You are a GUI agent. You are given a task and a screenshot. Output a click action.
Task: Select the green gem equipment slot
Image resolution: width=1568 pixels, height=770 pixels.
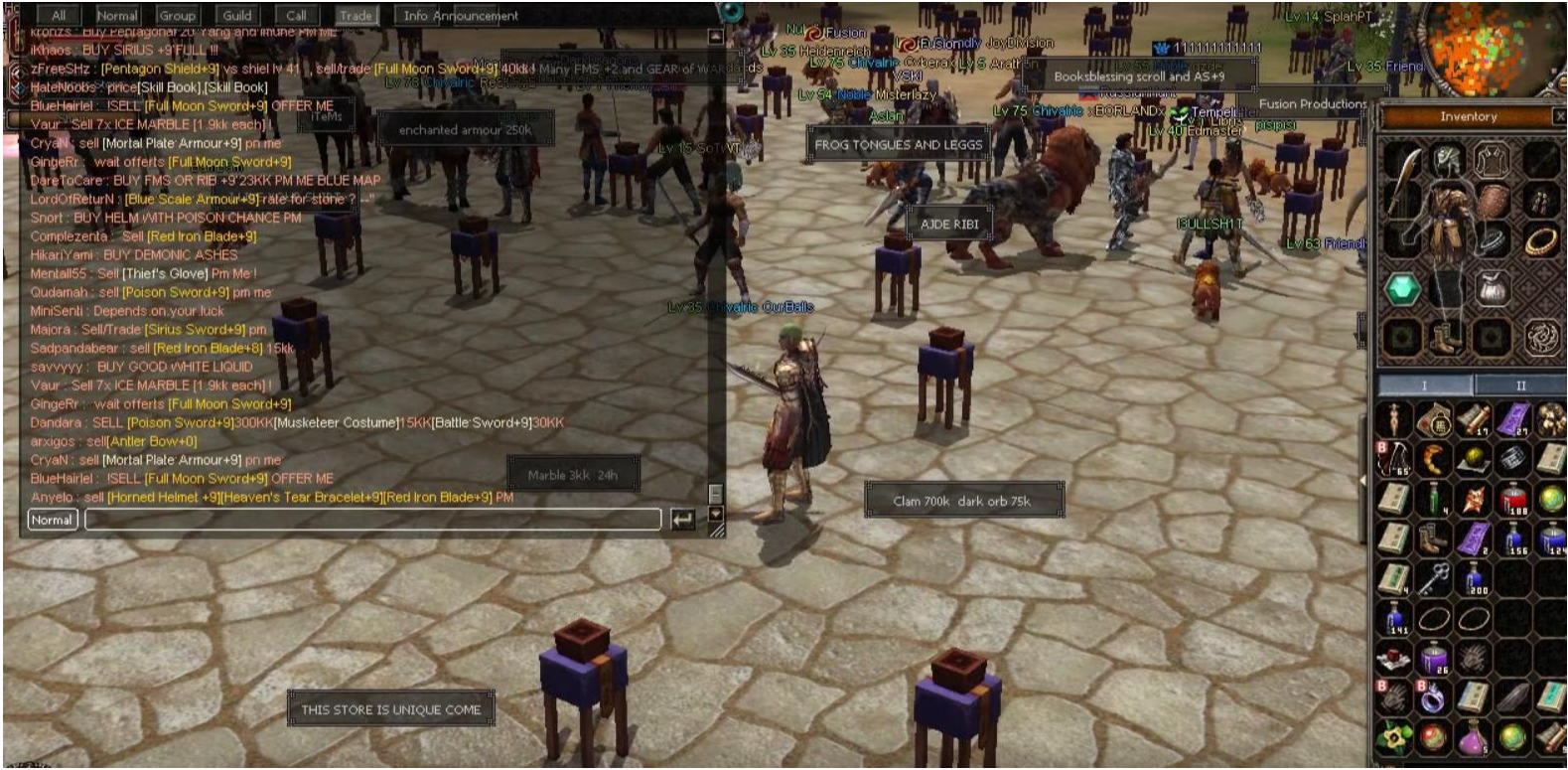point(1402,289)
